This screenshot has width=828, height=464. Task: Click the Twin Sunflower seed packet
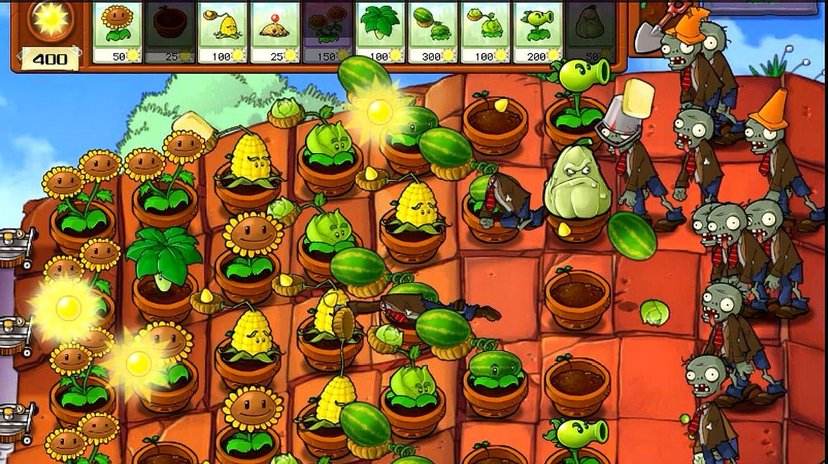[x=328, y=31]
